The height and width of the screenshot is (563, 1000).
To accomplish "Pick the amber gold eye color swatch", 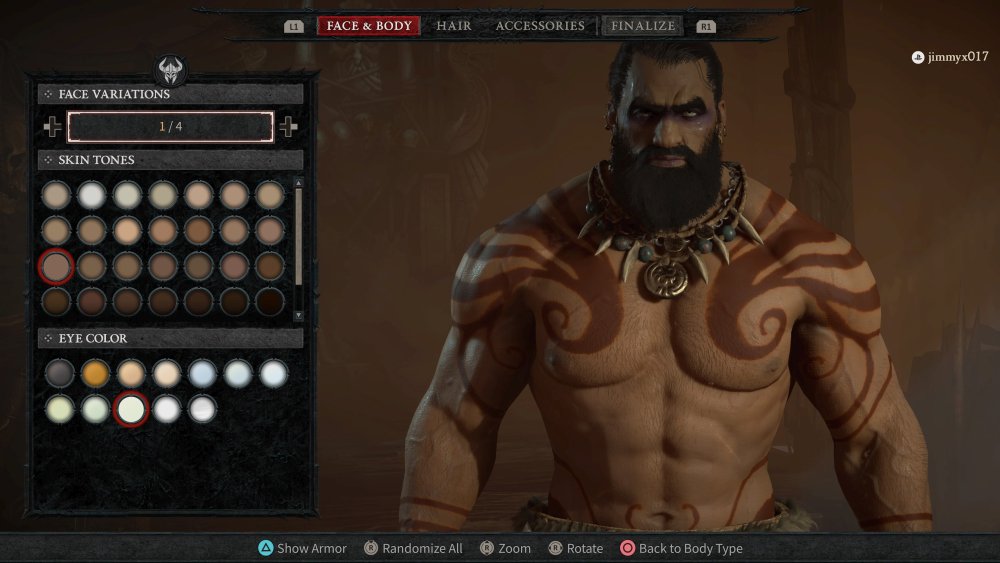I will click(95, 373).
